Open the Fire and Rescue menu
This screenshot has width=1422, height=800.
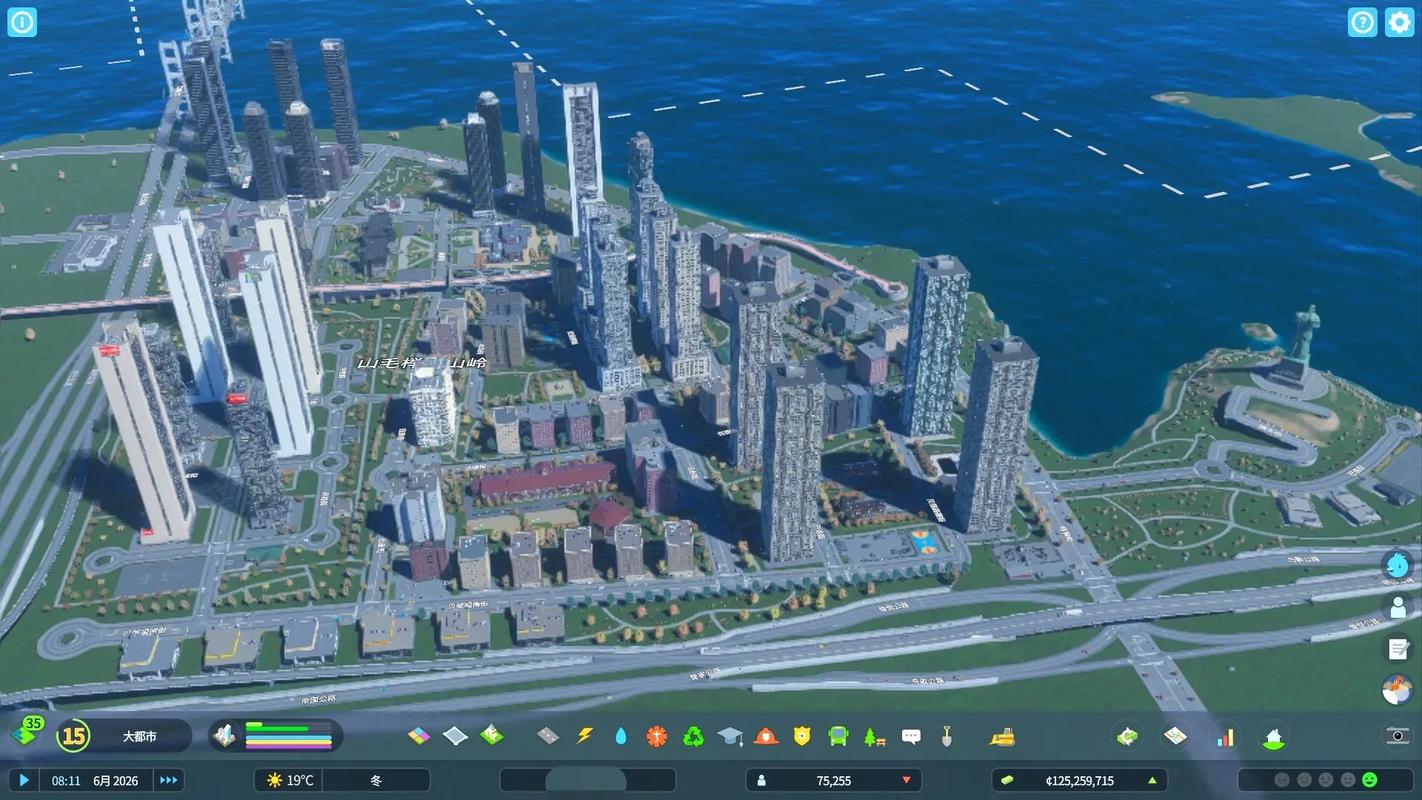[x=766, y=735]
